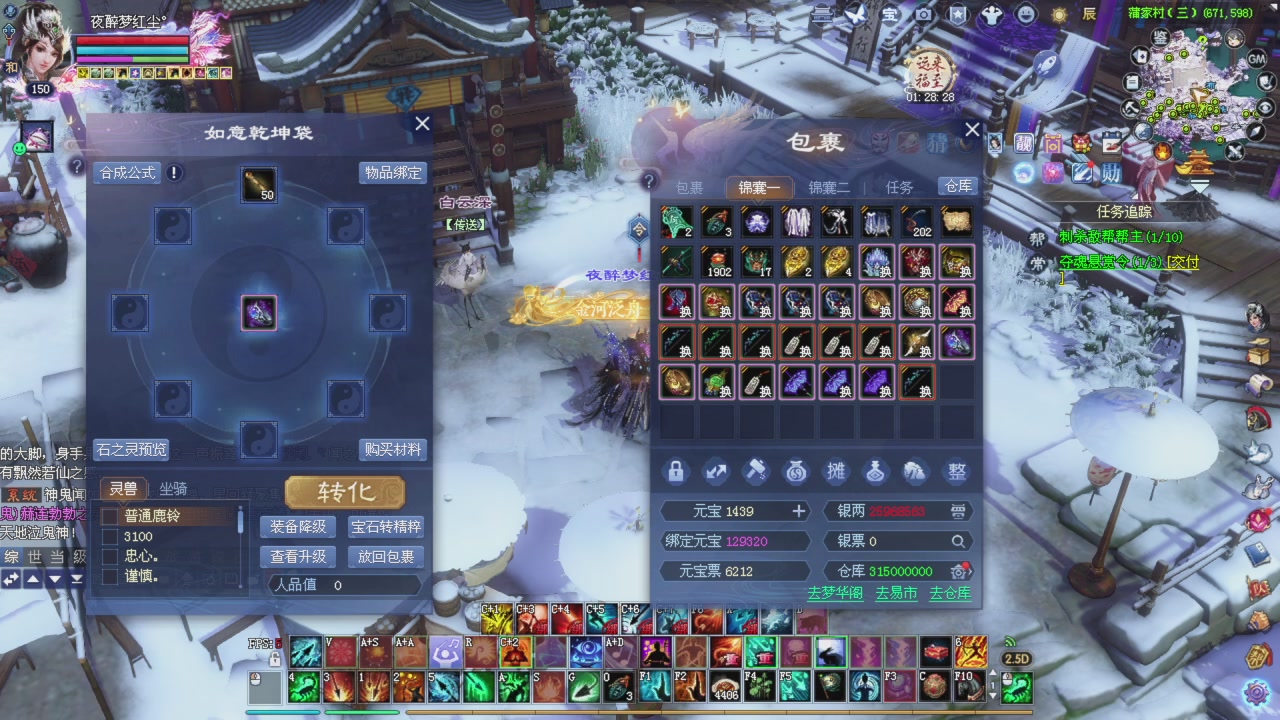This screenshot has height=720, width=1280.
Task: Open the 仓库 warehouse button
Action: 958,186
